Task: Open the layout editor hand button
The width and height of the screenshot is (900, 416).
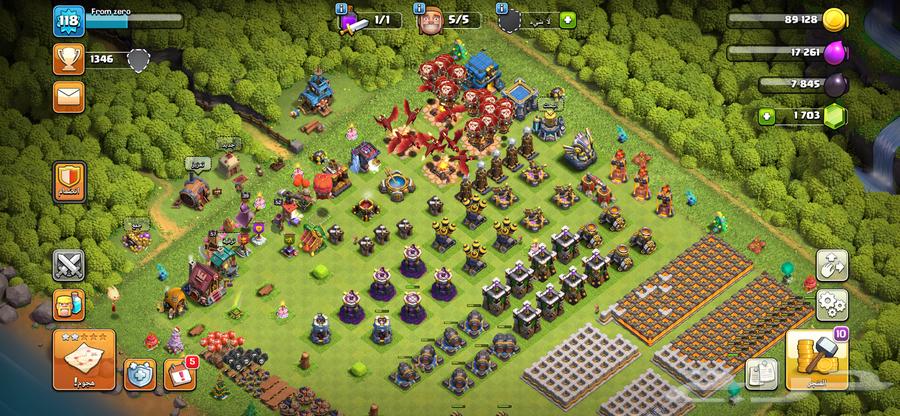Action: pyautogui.click(x=831, y=265)
